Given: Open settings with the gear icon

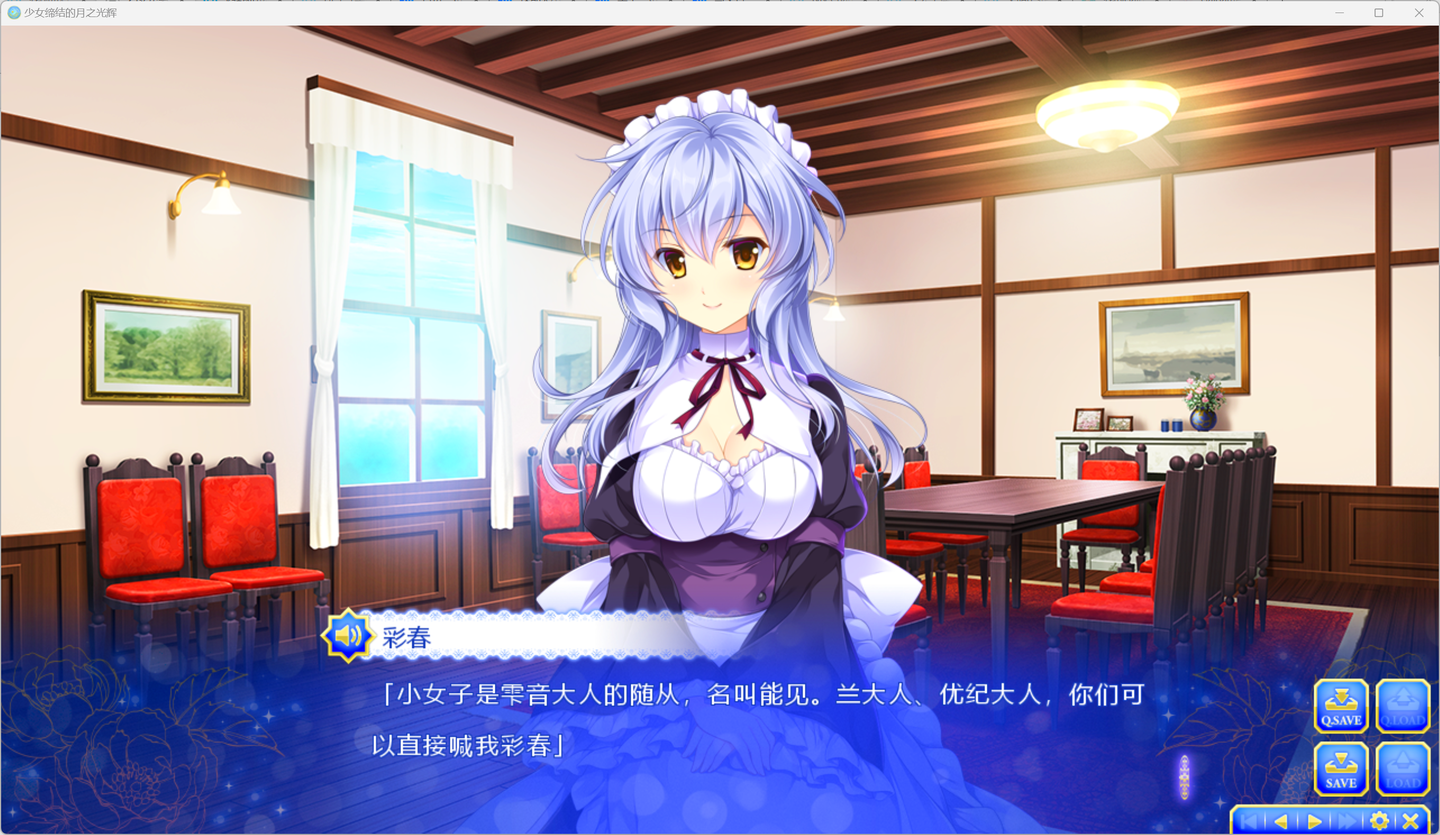Looking at the screenshot, I should point(1379,819).
